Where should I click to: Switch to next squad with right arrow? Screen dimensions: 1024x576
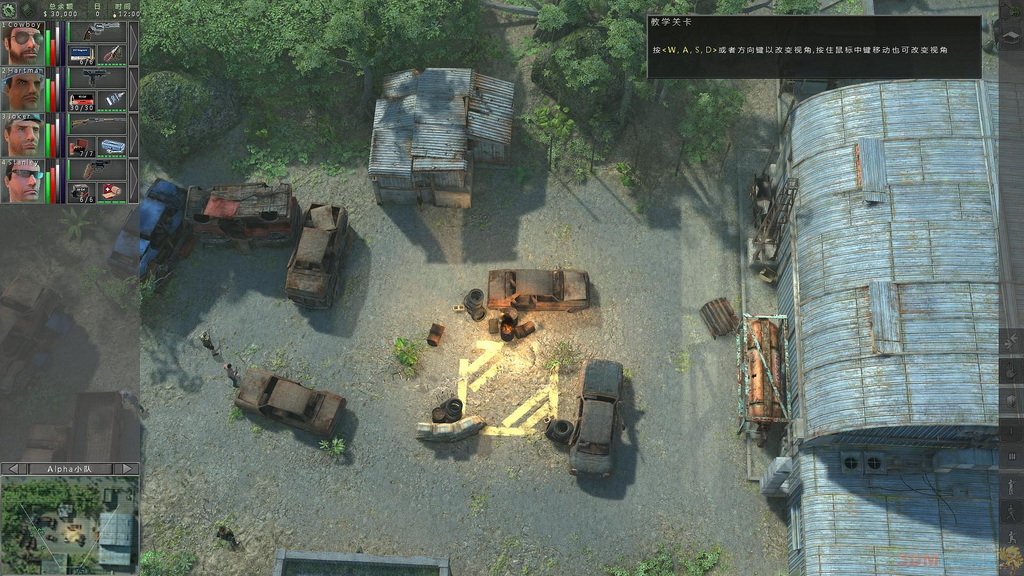127,468
